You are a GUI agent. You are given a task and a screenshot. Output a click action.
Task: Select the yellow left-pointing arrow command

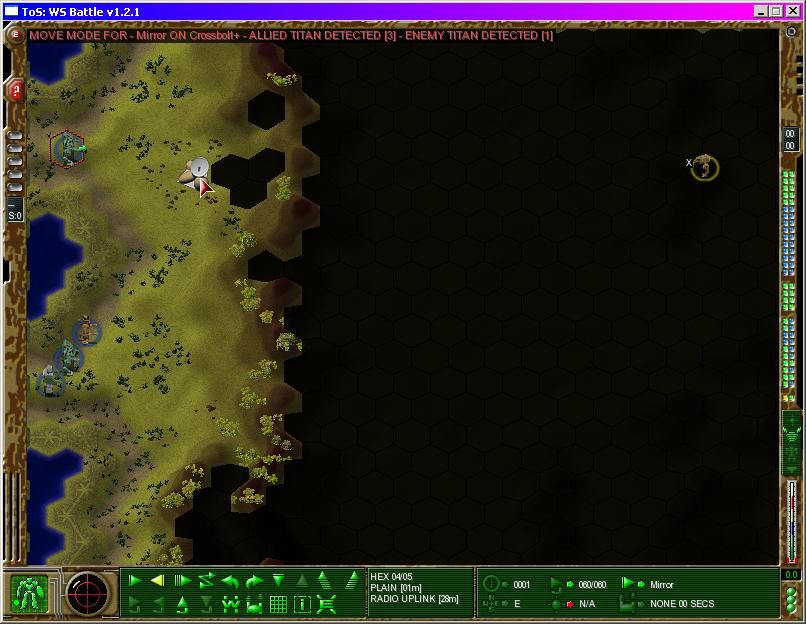click(x=158, y=581)
